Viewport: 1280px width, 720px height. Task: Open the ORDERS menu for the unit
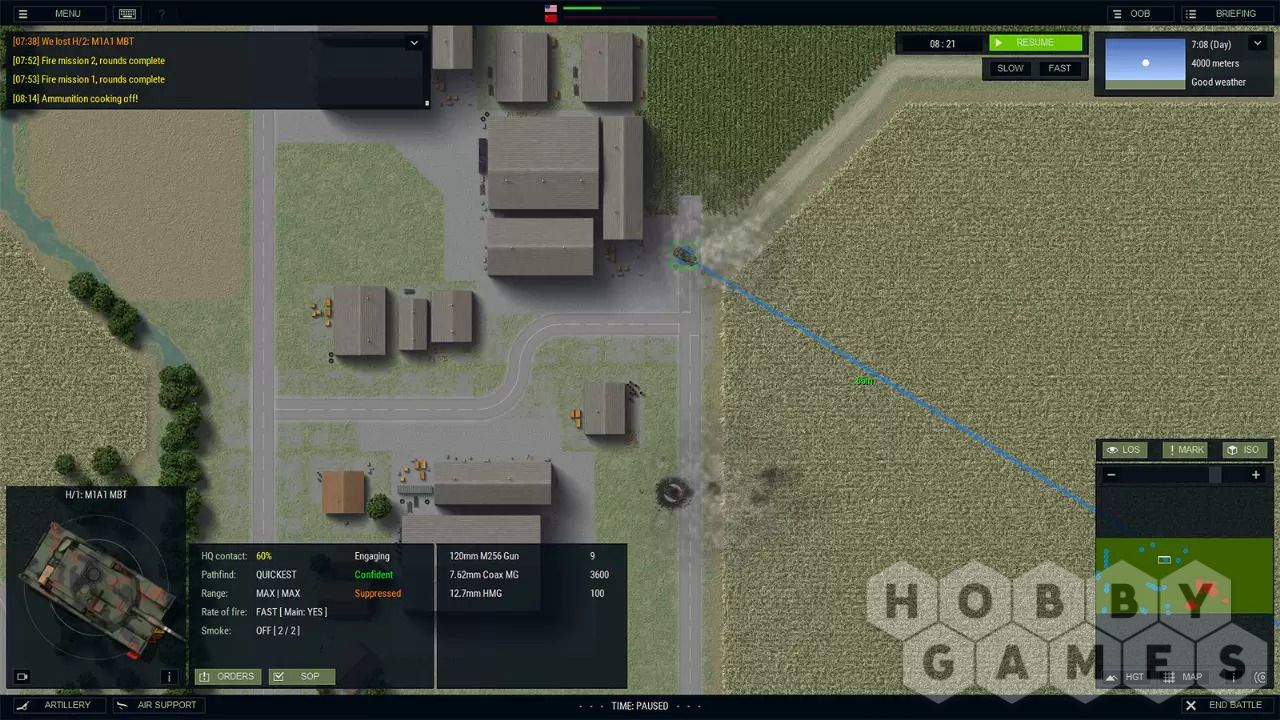coord(228,677)
